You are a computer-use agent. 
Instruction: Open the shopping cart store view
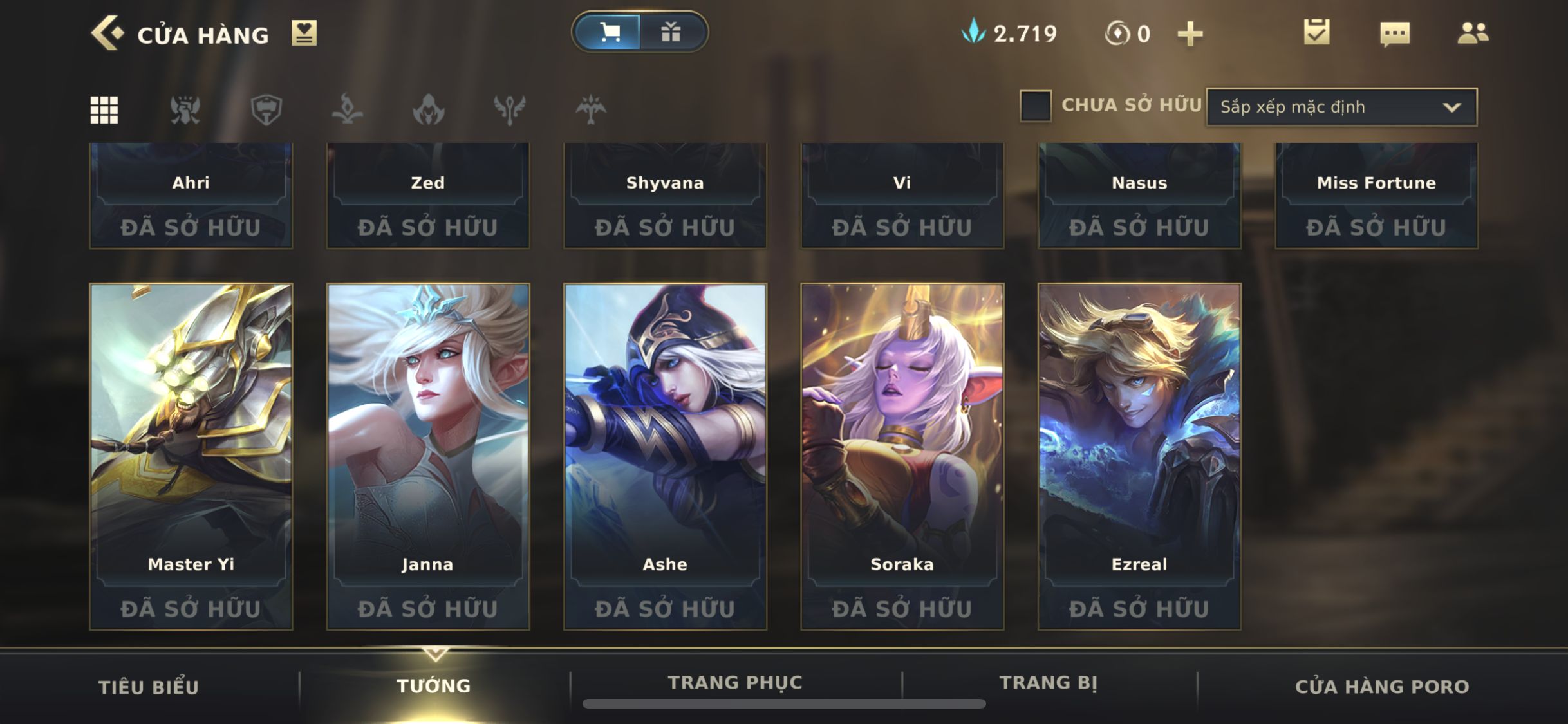pos(609,32)
